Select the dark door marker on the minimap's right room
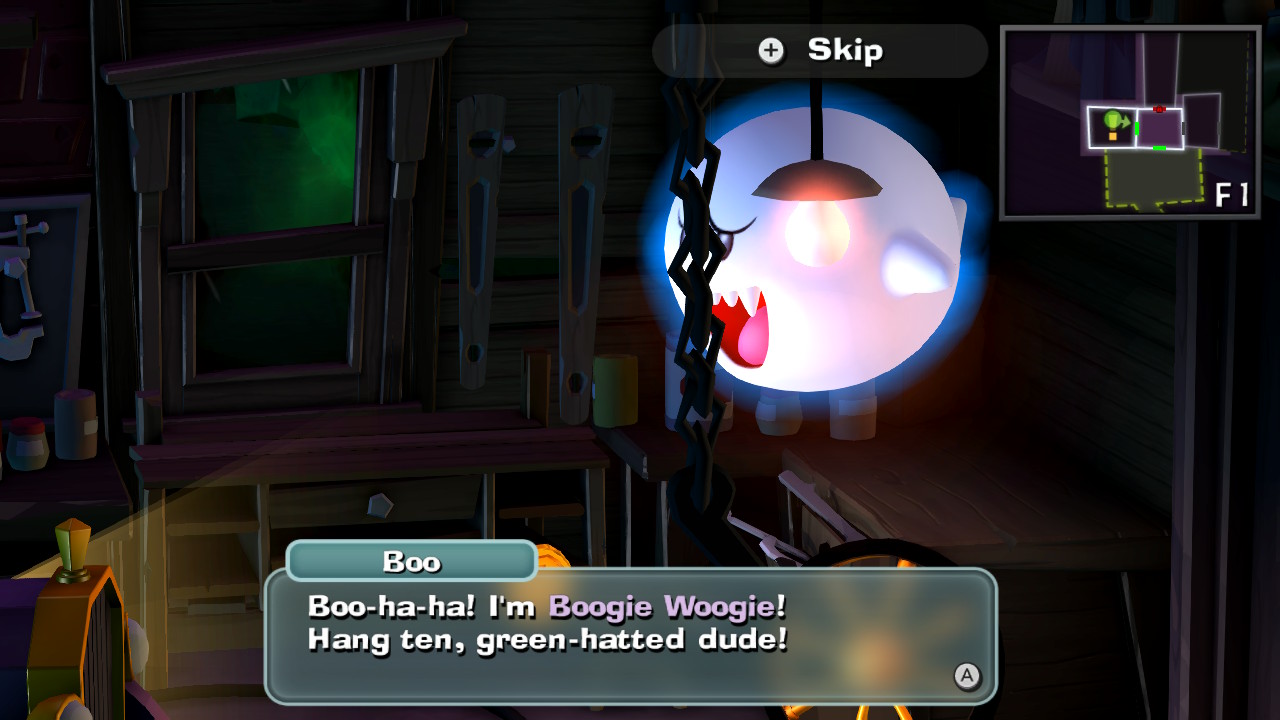Viewport: 1280px width, 720px height. point(1184,128)
